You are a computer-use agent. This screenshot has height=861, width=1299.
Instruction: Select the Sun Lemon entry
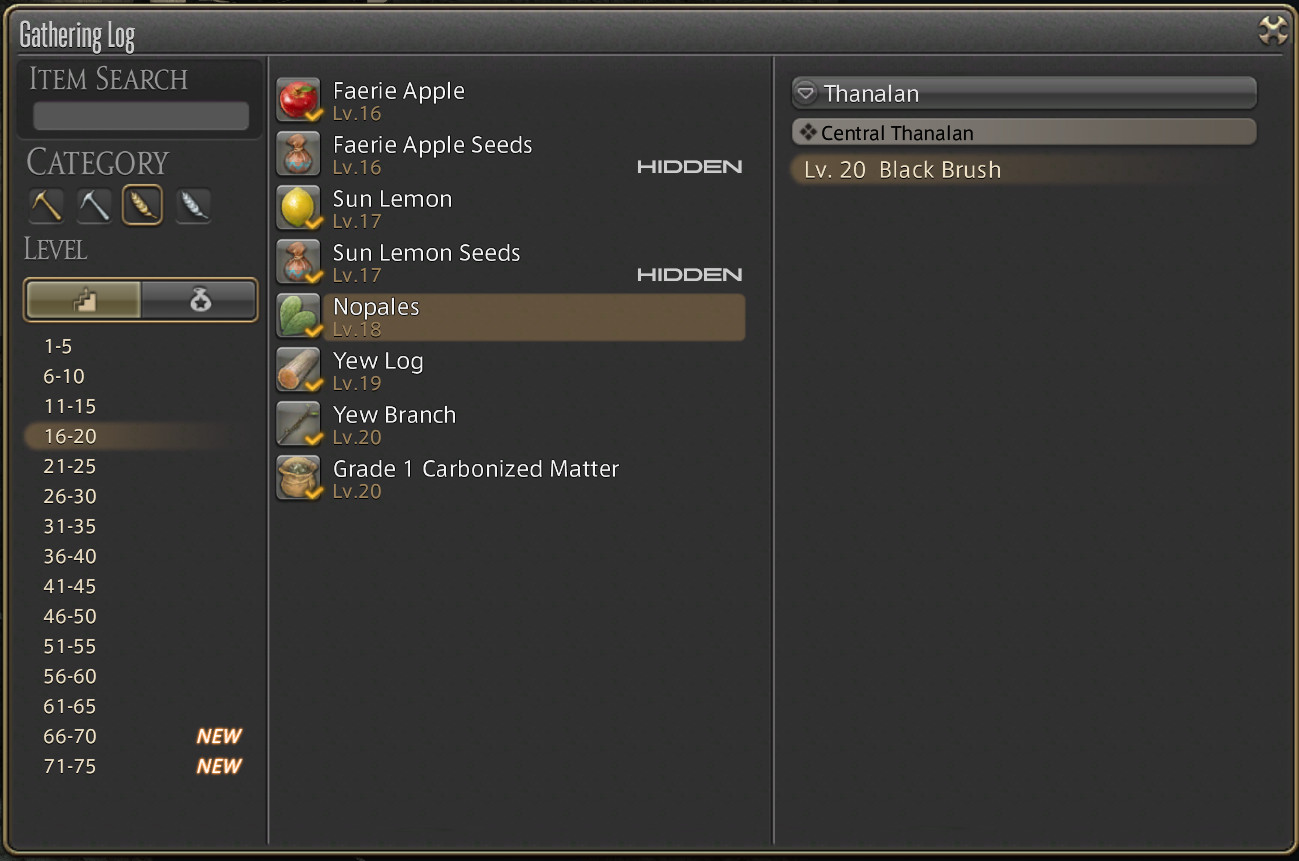(392, 208)
